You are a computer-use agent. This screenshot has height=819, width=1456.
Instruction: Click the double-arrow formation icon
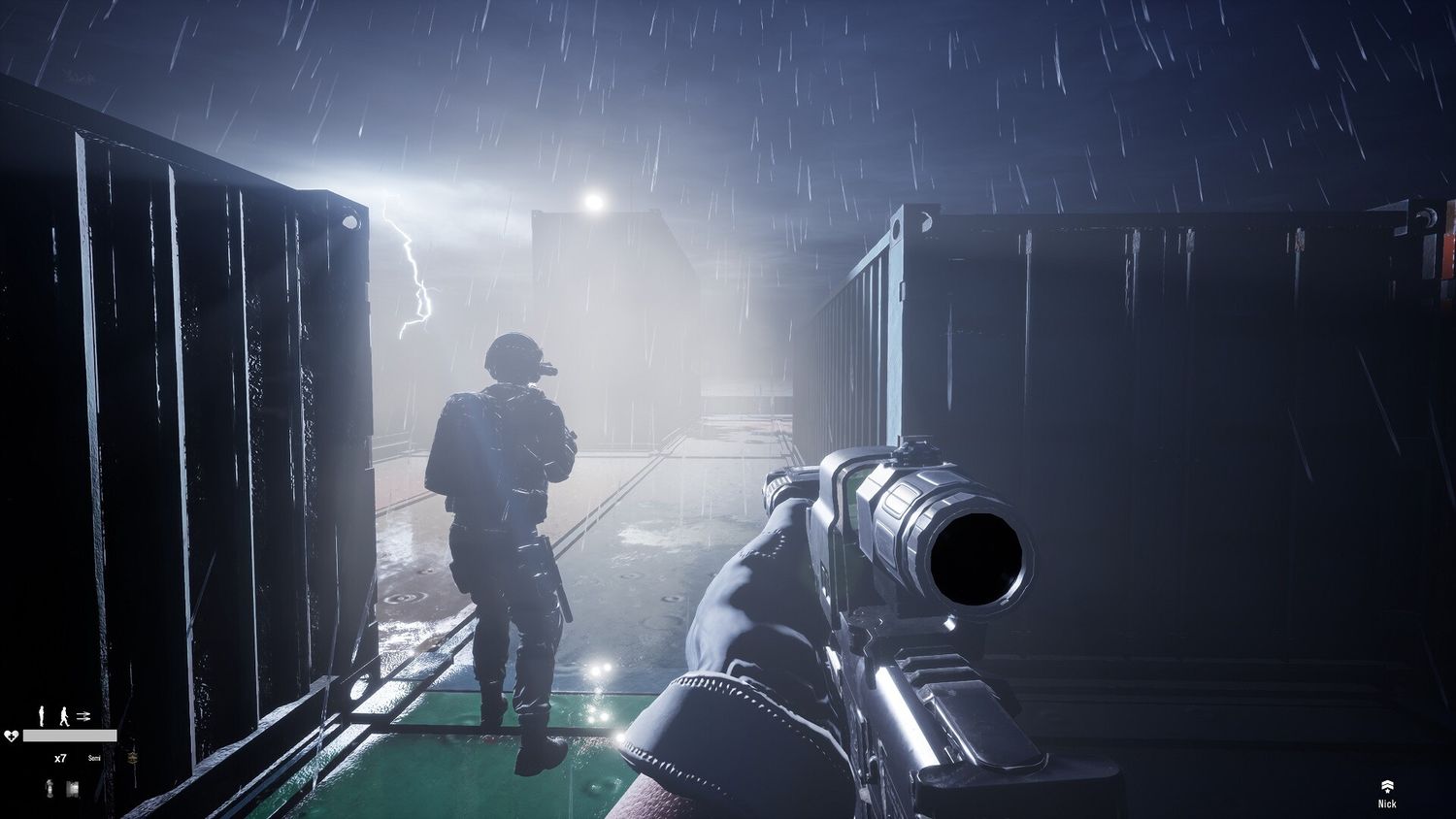click(83, 716)
